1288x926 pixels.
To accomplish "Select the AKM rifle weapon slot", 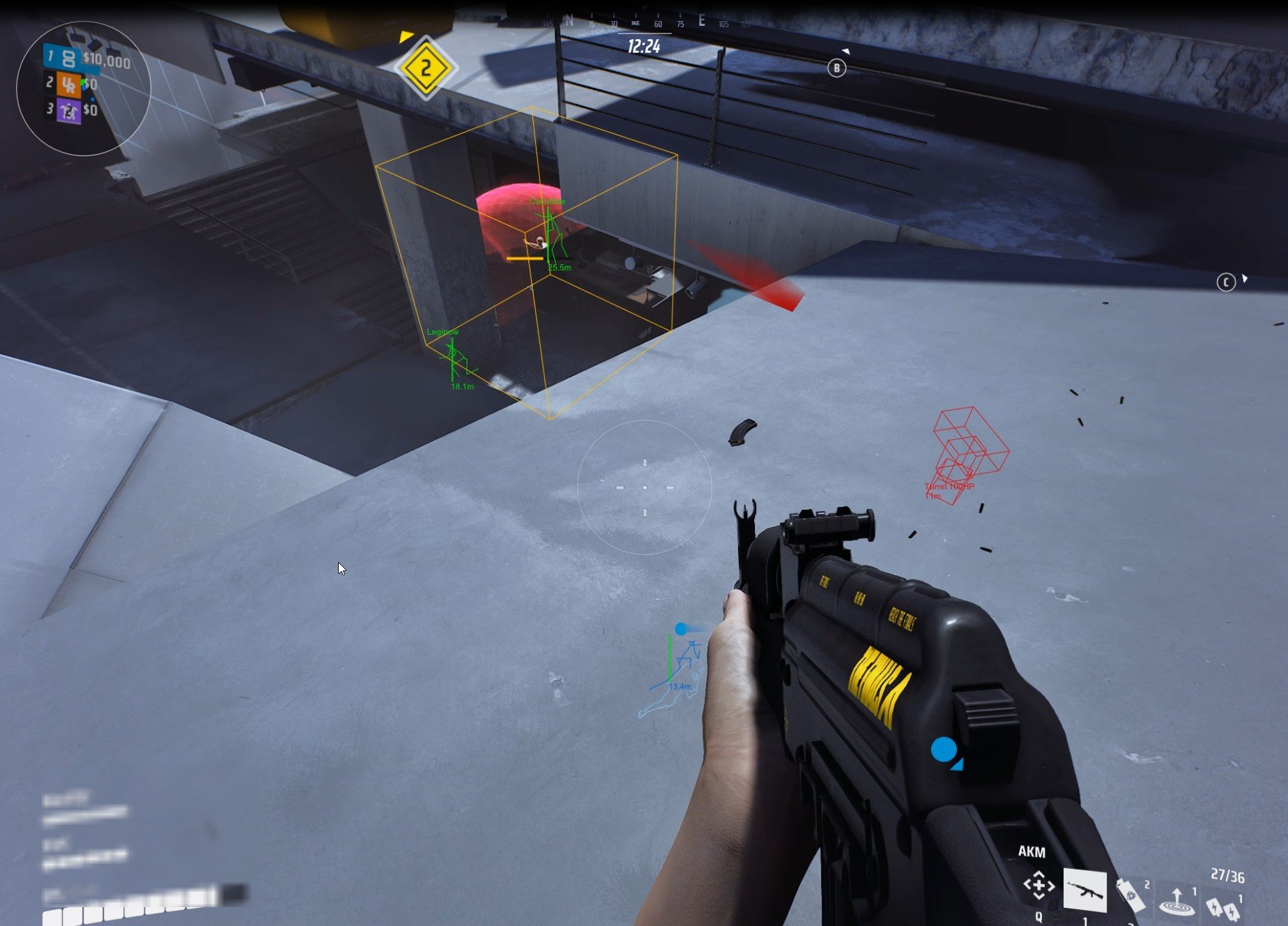I will pyautogui.click(x=1084, y=890).
